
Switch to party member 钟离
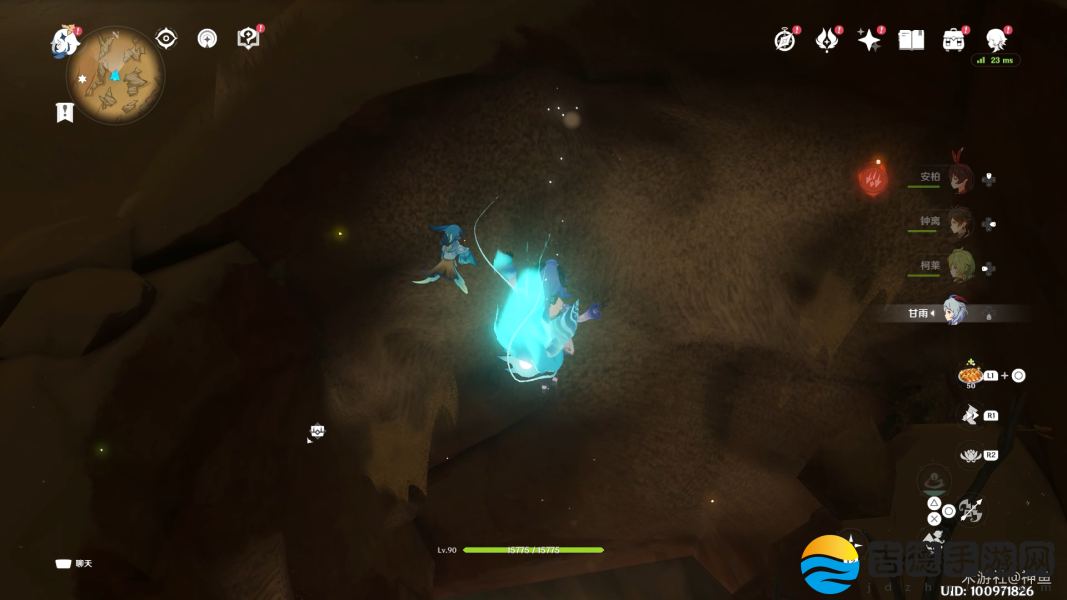click(x=959, y=223)
